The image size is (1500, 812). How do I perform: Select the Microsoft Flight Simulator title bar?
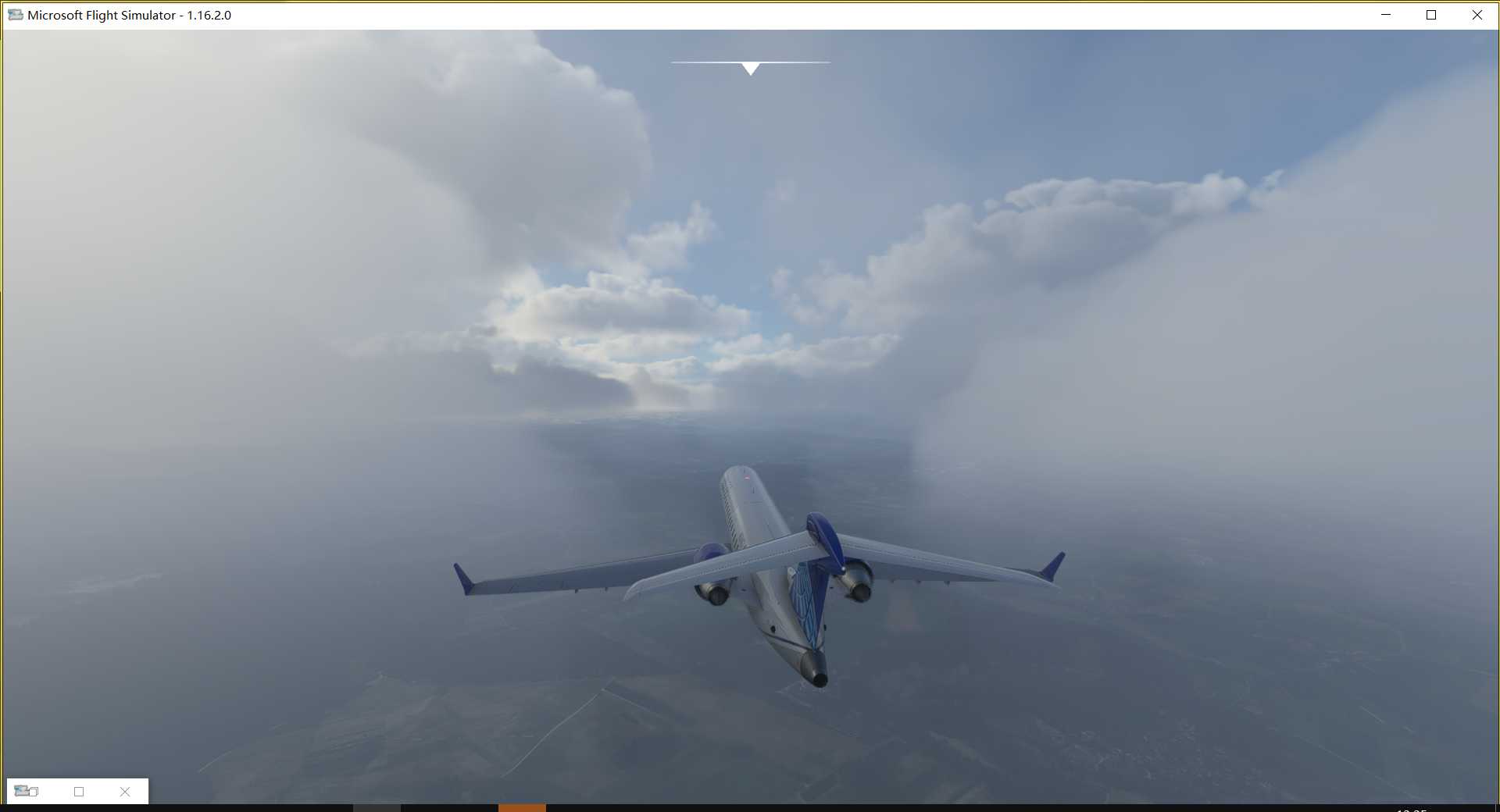129,14
